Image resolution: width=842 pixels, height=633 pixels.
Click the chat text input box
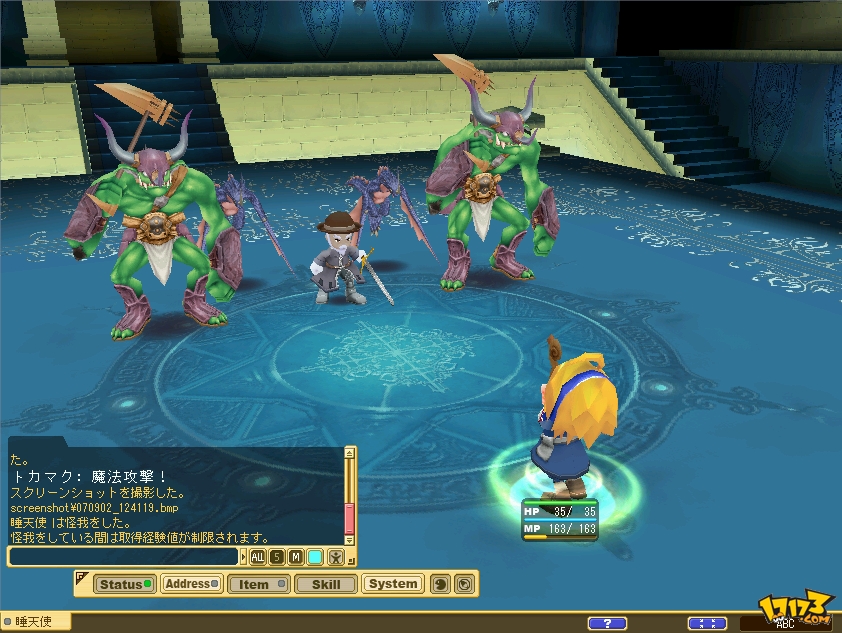(124, 557)
